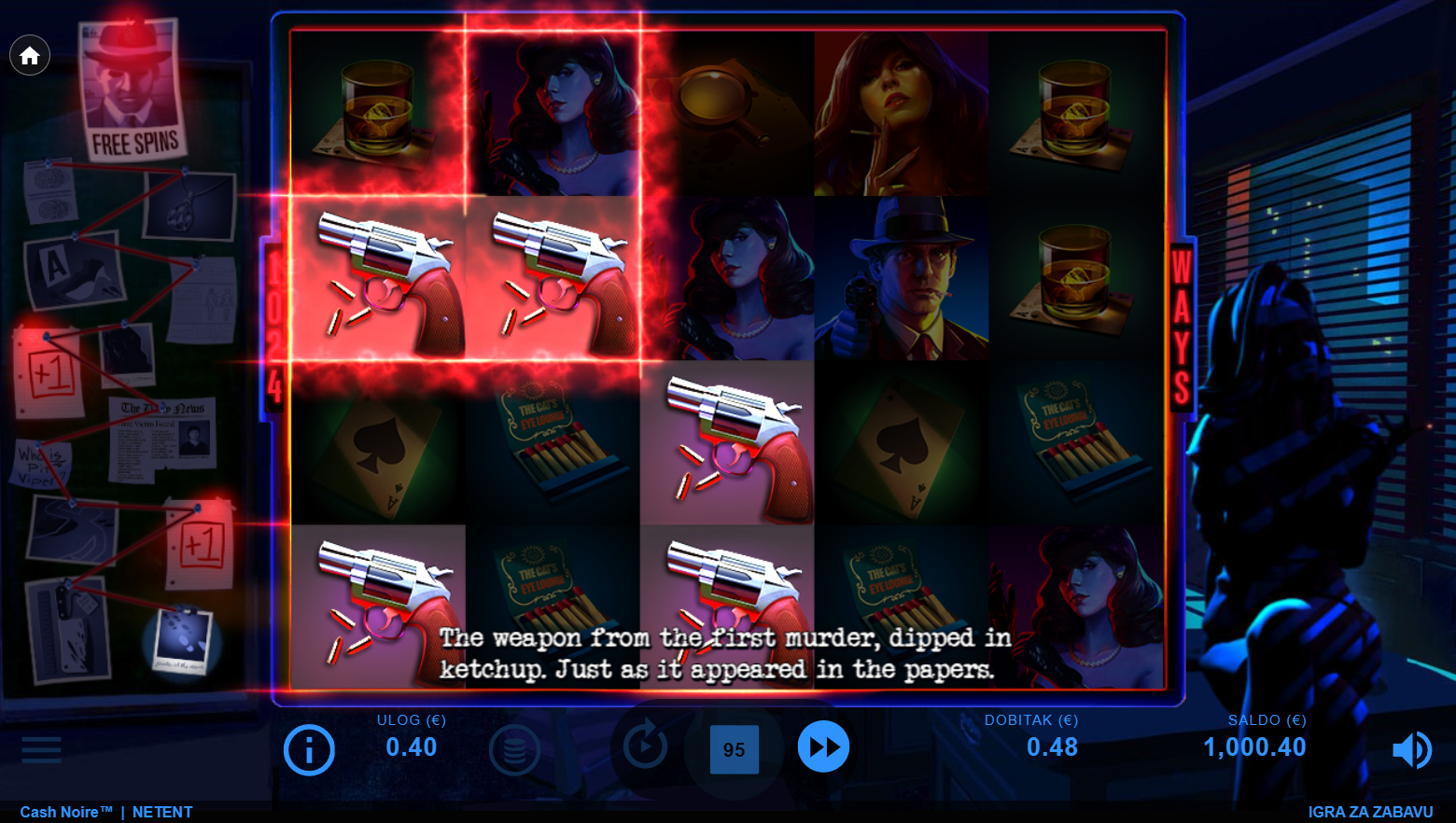Click the spin button showing 95
The height and width of the screenshot is (823, 1456).
click(x=734, y=749)
